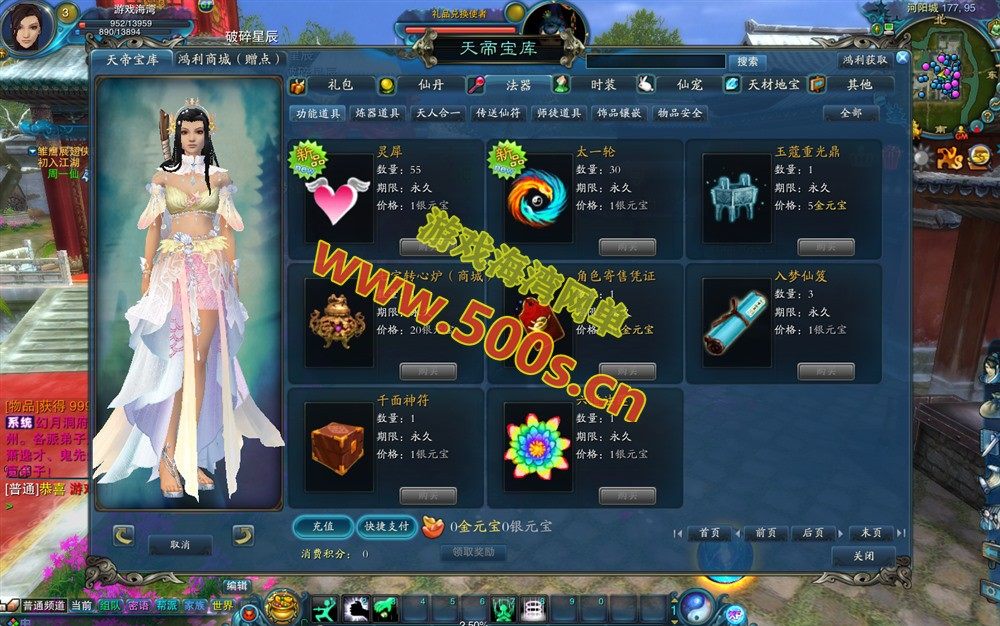Click the 搜索 search button

point(746,61)
